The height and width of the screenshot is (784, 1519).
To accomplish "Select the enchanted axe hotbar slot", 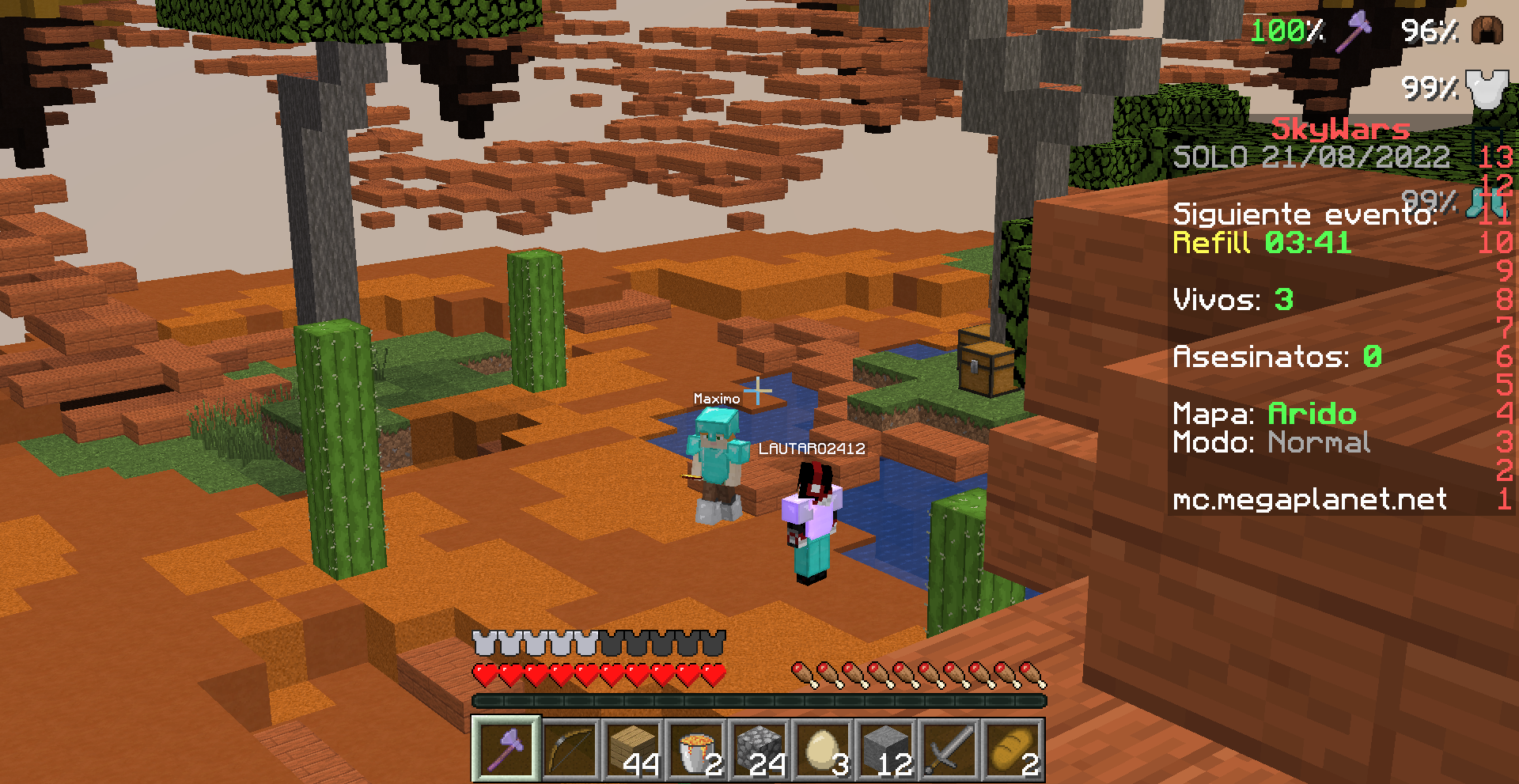I will (x=506, y=749).
